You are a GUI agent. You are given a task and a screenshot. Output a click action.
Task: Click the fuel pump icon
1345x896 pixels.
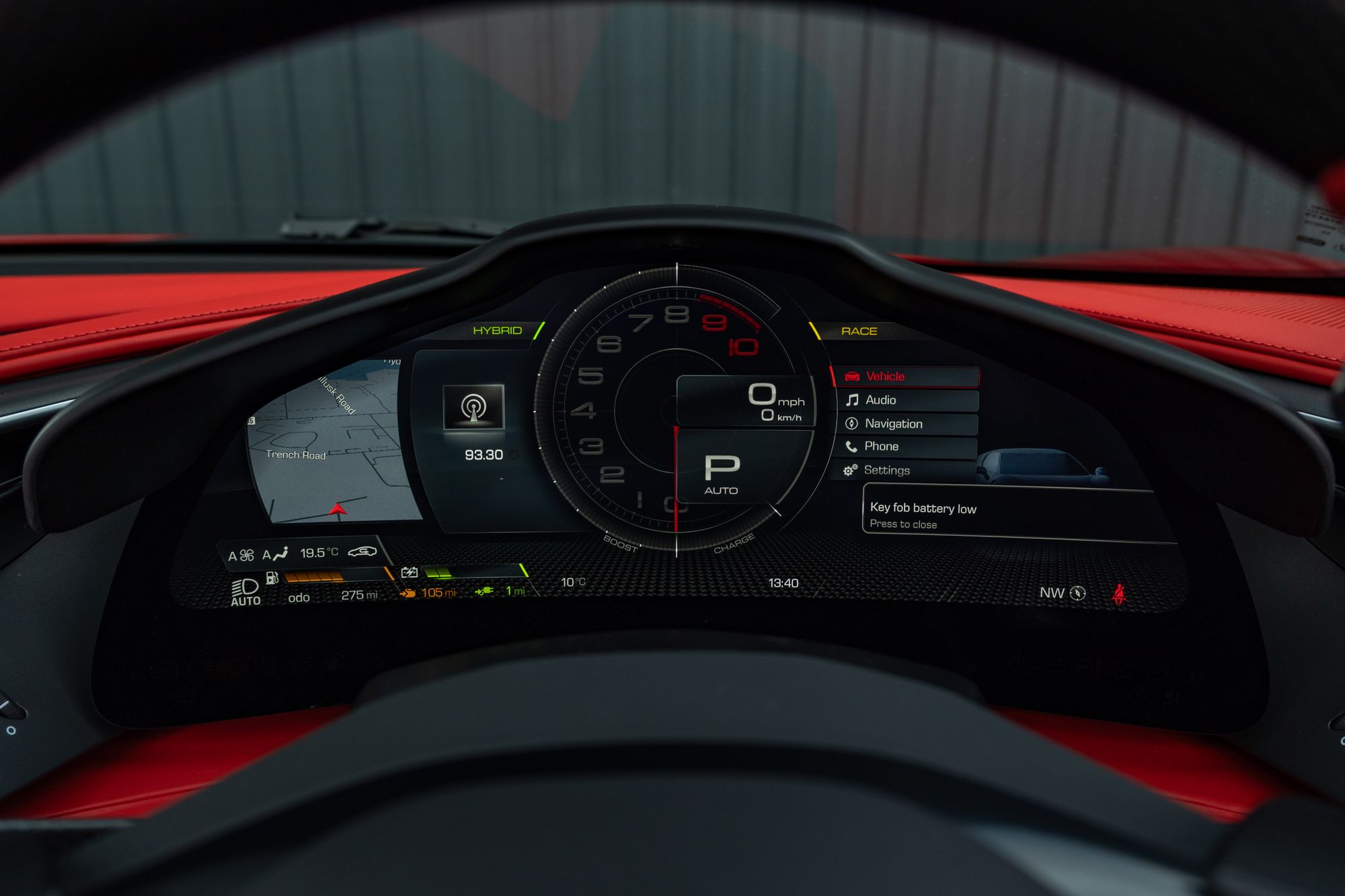pos(272,577)
